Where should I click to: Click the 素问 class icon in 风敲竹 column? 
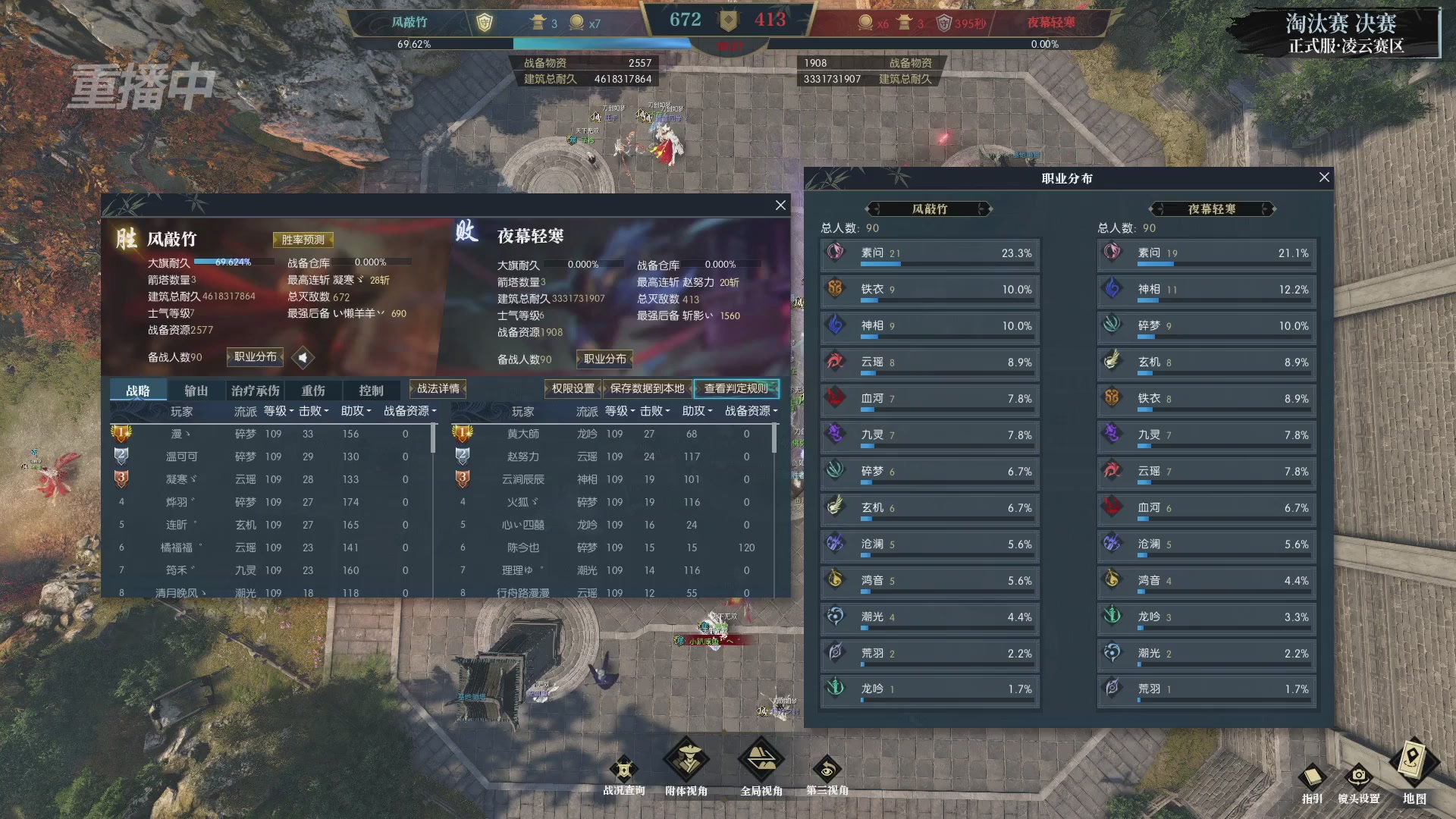(836, 253)
